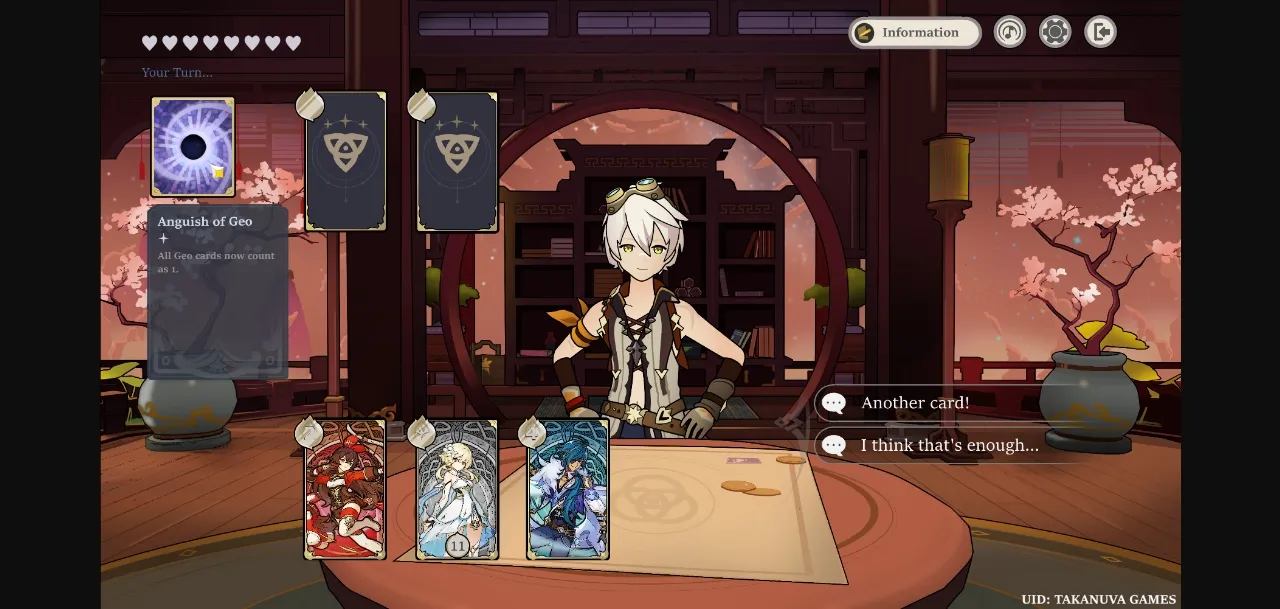1280x609 pixels.
Task: Toggle the music note sound button
Action: pyautogui.click(x=1010, y=32)
